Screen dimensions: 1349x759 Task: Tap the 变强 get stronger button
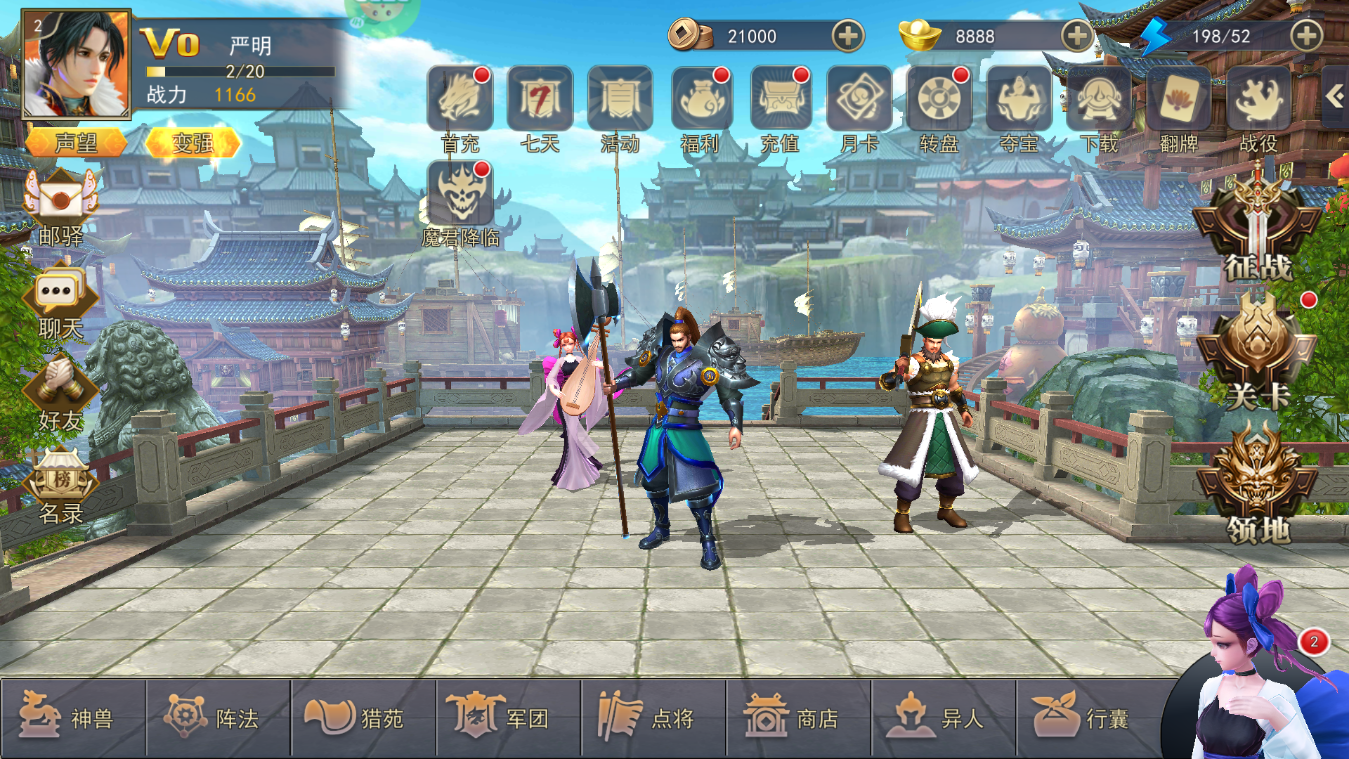[192, 143]
